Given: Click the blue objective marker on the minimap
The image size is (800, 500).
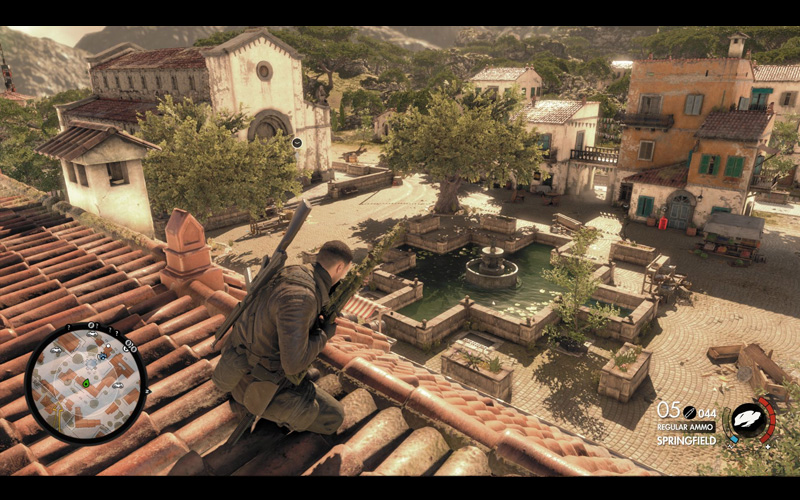Looking at the screenshot, I should (101, 357).
